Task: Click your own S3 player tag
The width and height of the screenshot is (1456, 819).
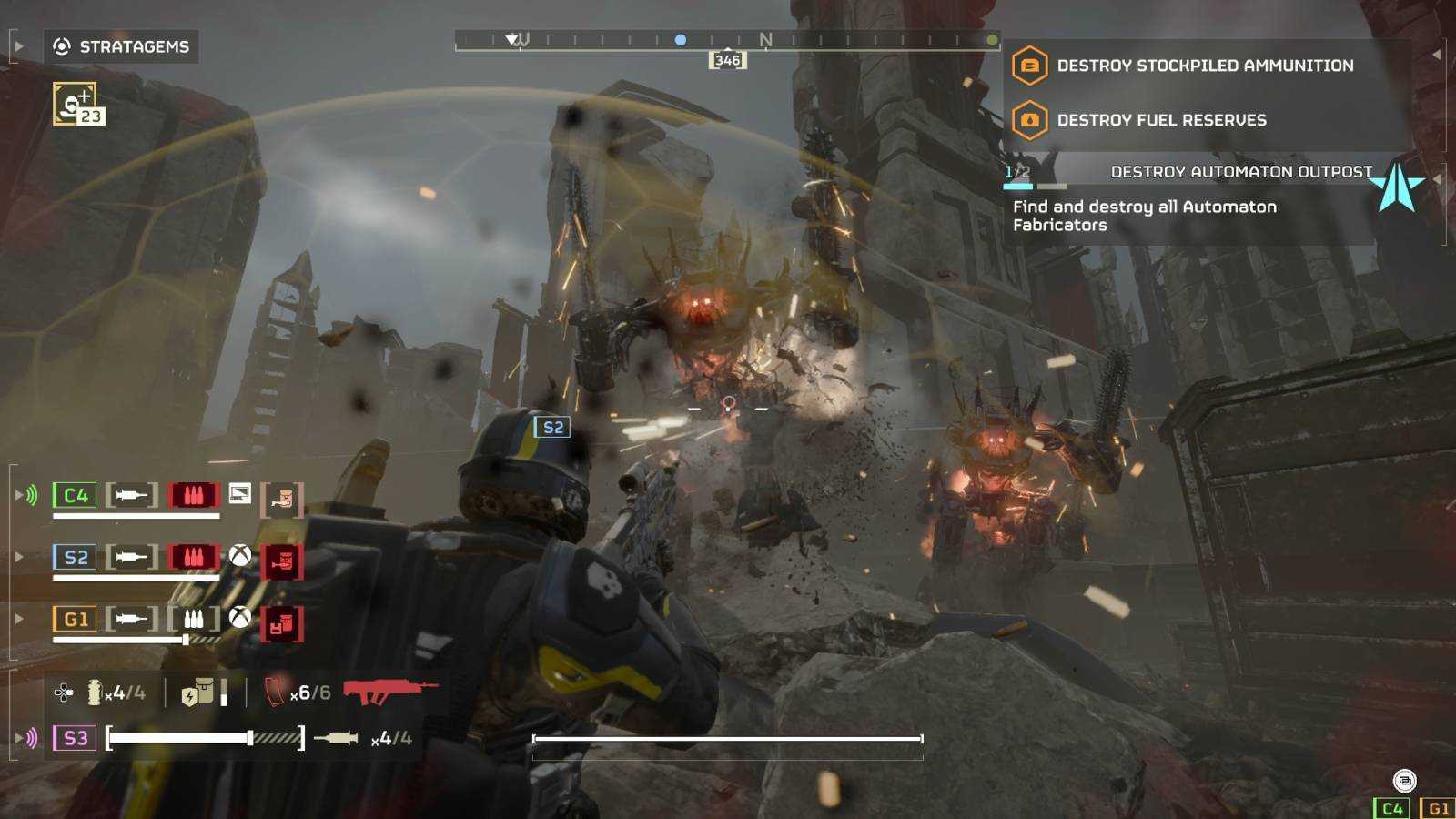Action: coord(75,738)
